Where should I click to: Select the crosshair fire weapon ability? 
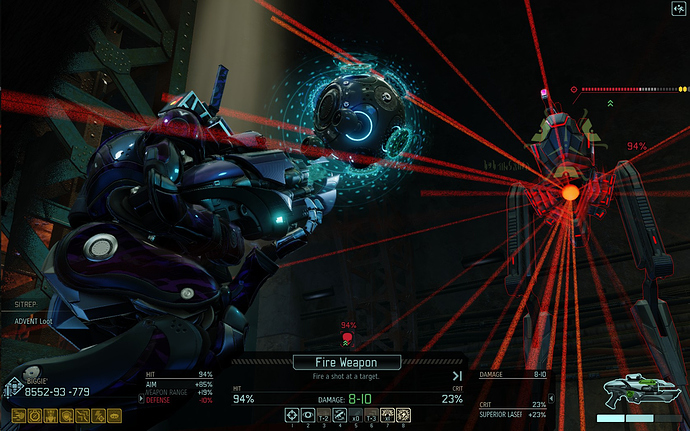point(292,414)
